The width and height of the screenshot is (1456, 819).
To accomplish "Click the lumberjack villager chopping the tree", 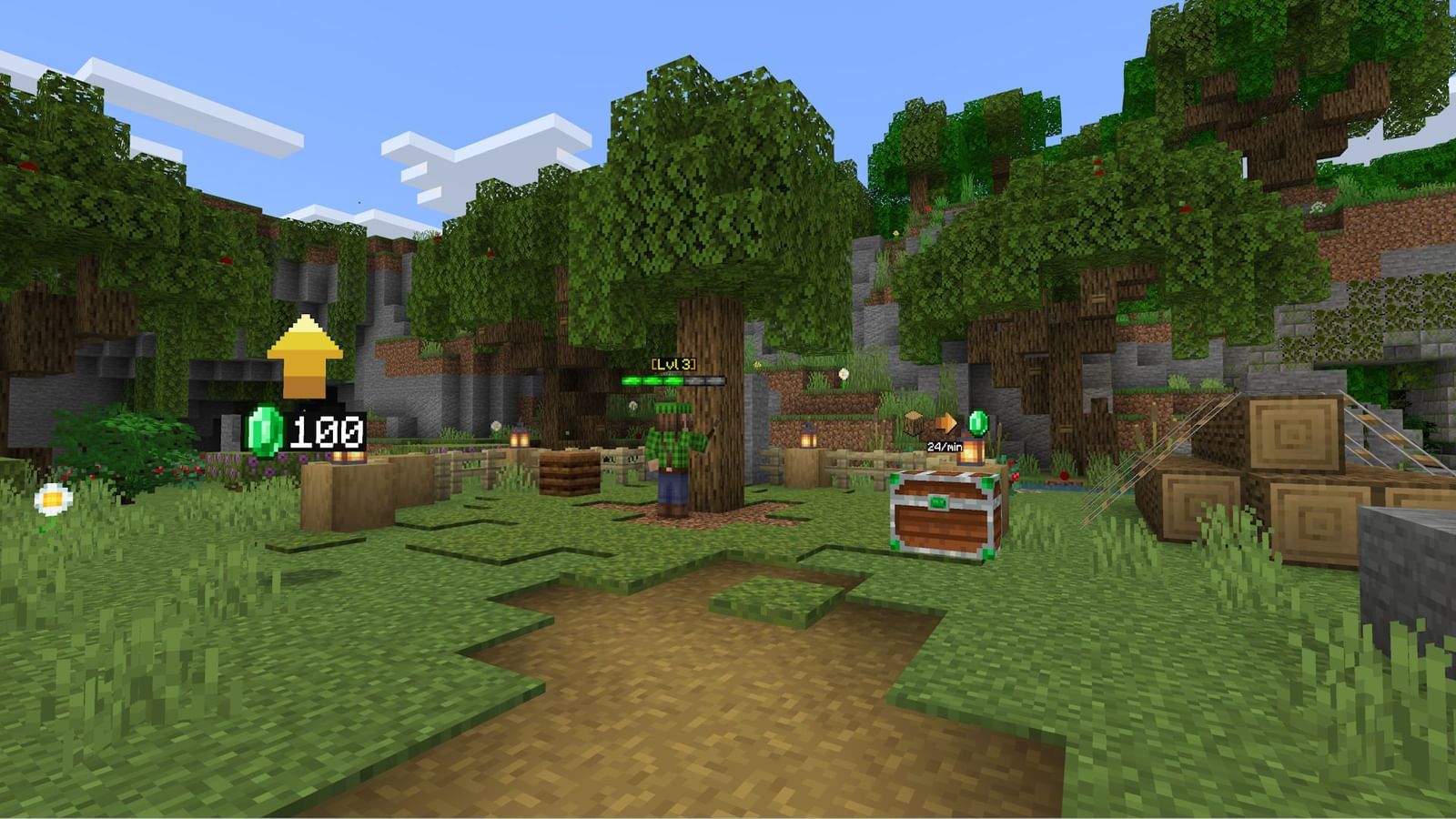I will coord(671,455).
